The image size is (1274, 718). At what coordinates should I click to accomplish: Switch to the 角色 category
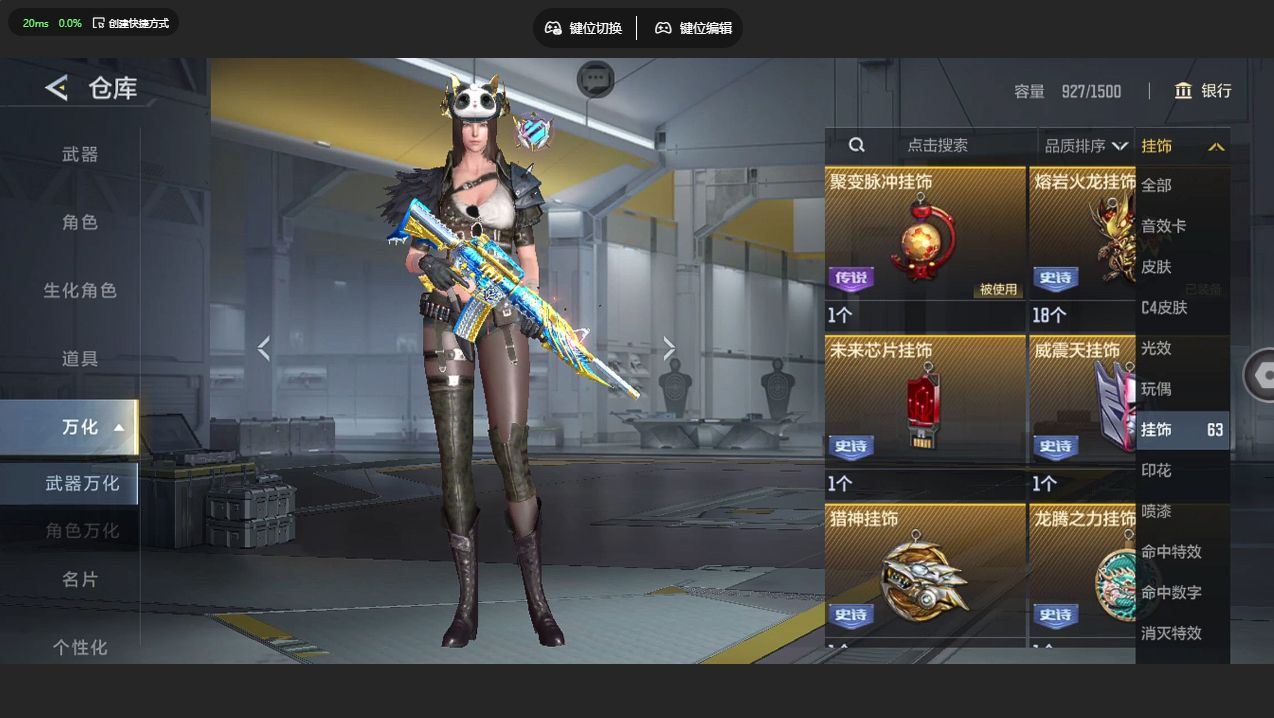click(x=80, y=222)
